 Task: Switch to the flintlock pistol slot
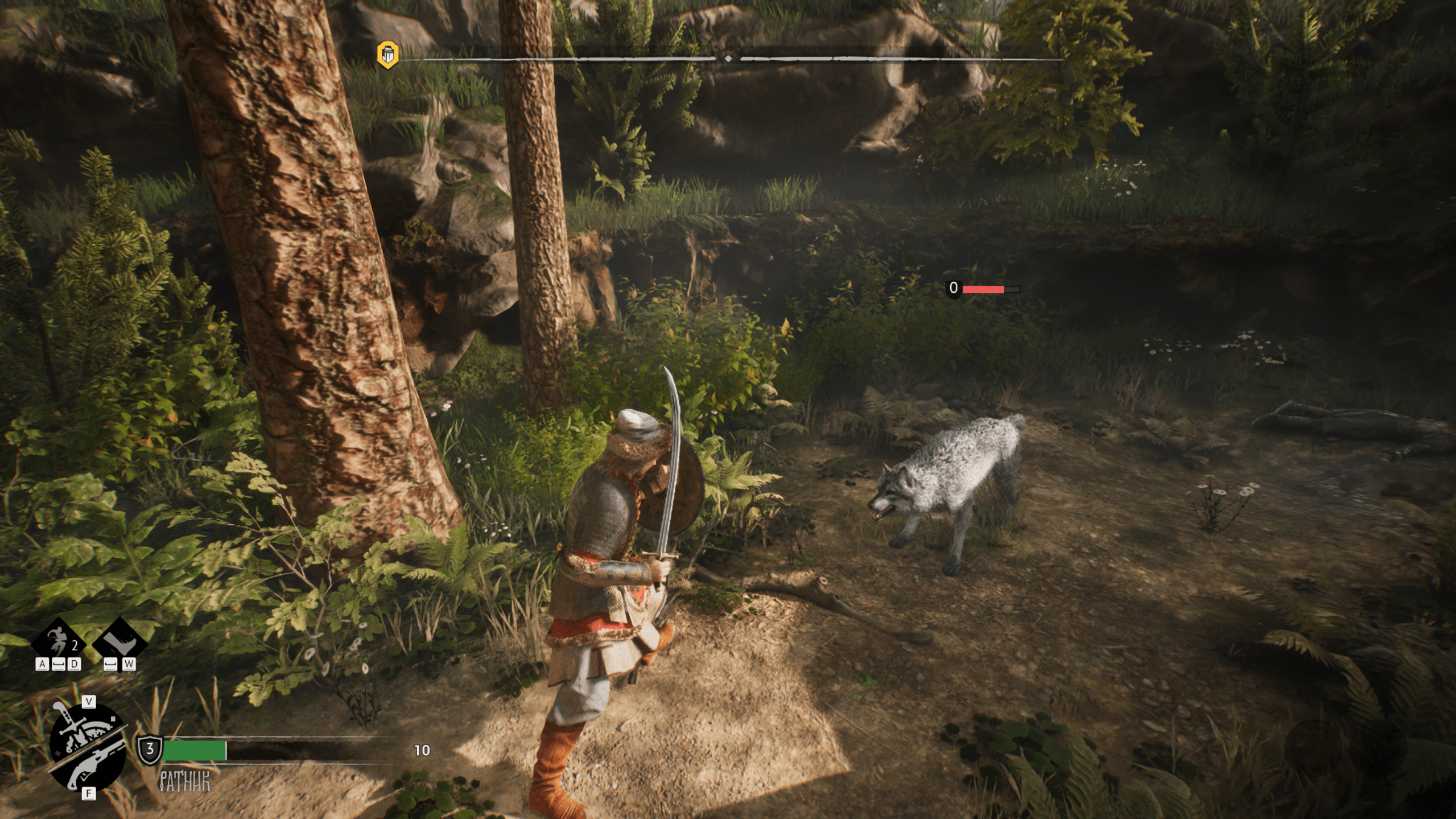pos(97,763)
